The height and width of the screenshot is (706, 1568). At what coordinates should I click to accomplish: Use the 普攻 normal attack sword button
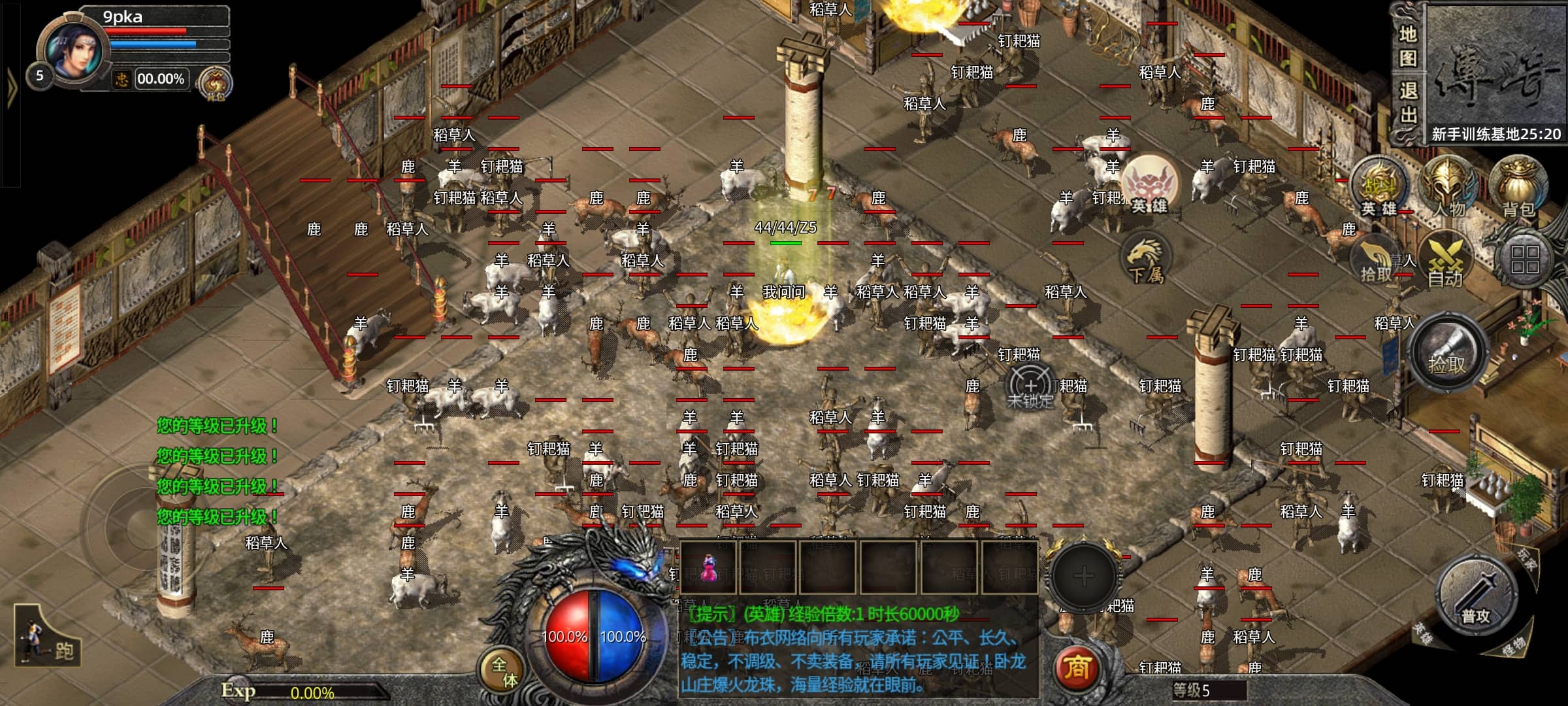pyautogui.click(x=1477, y=599)
